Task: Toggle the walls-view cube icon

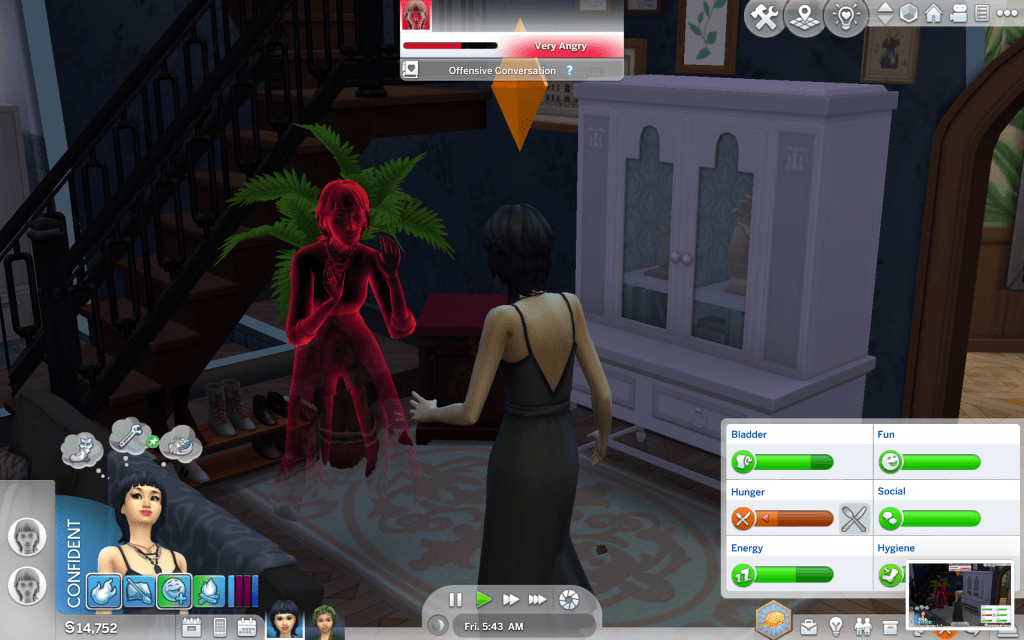Action: click(909, 14)
